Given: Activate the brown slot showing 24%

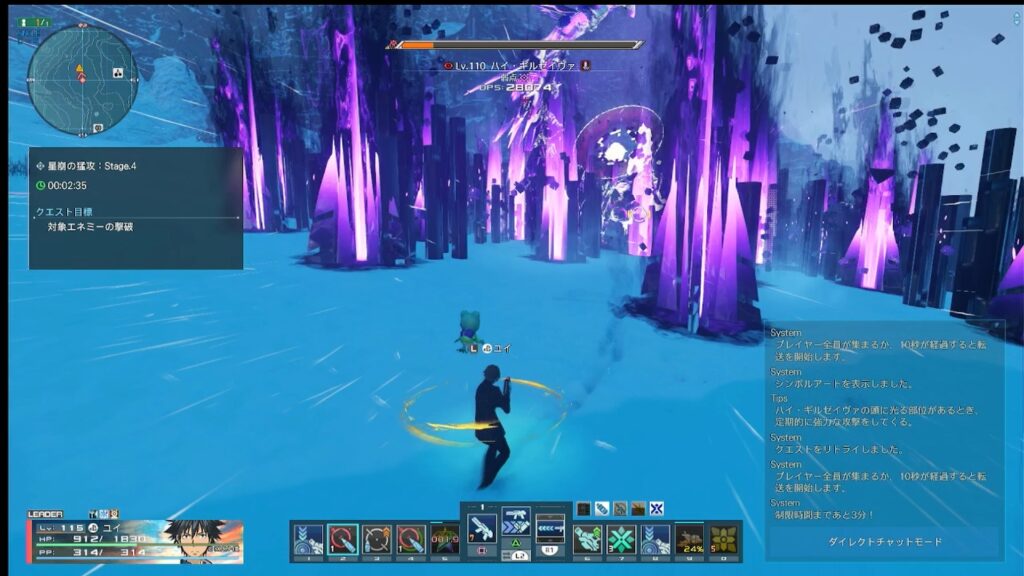Looking at the screenshot, I should click(x=689, y=539).
